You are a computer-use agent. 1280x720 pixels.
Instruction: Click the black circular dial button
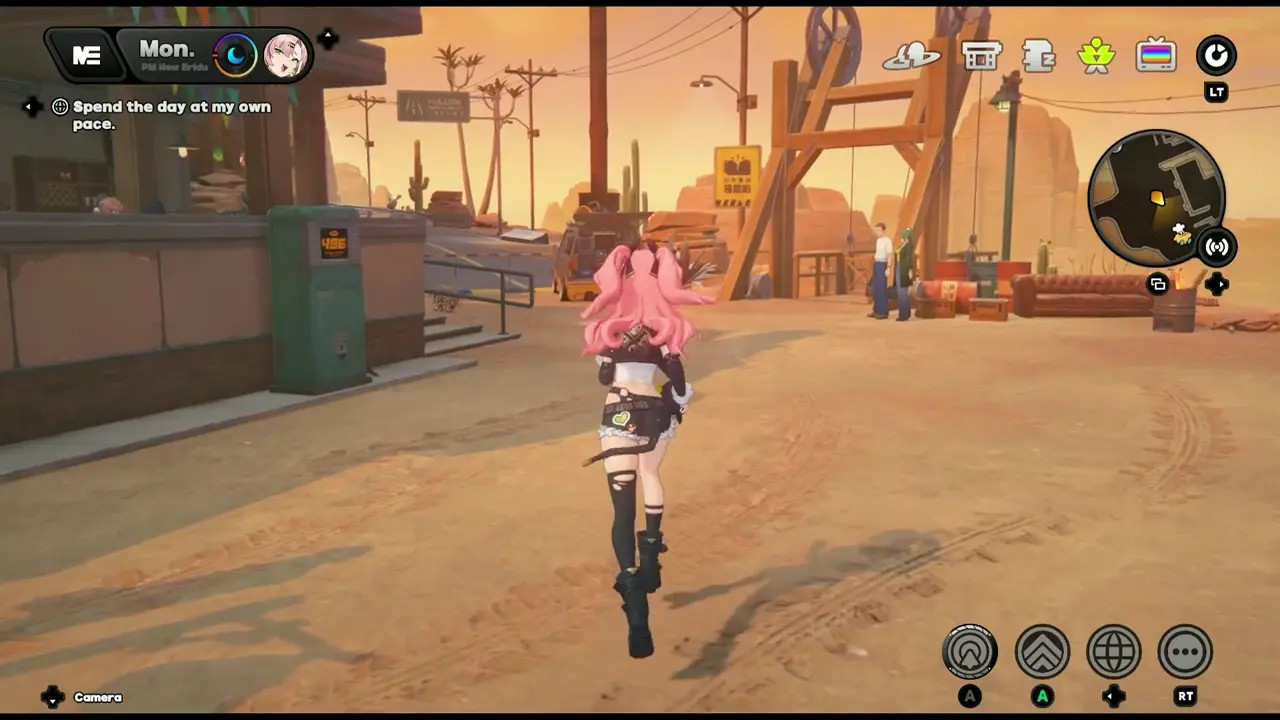[x=1216, y=55]
